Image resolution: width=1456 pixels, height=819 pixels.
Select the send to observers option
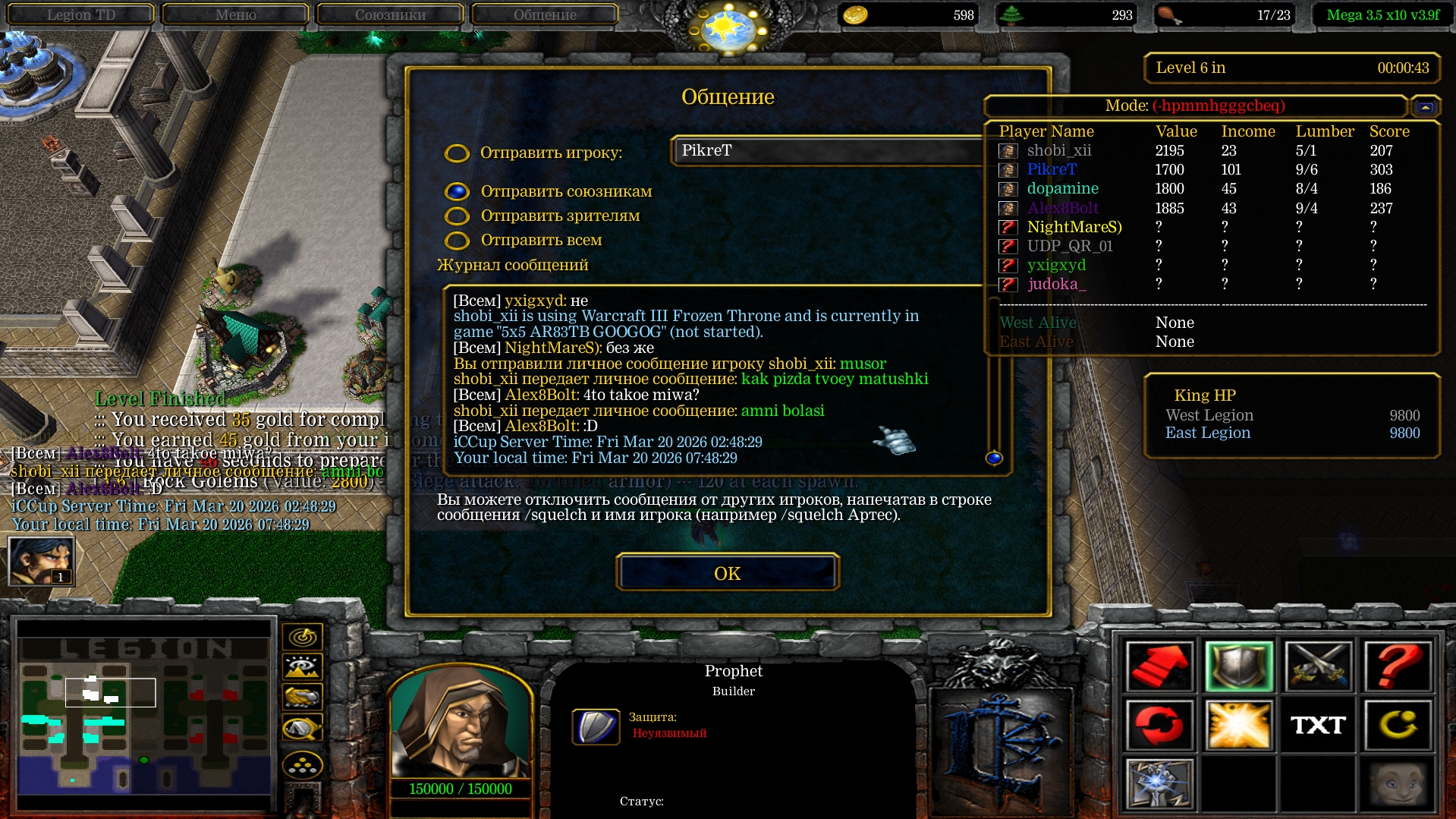[x=457, y=216]
